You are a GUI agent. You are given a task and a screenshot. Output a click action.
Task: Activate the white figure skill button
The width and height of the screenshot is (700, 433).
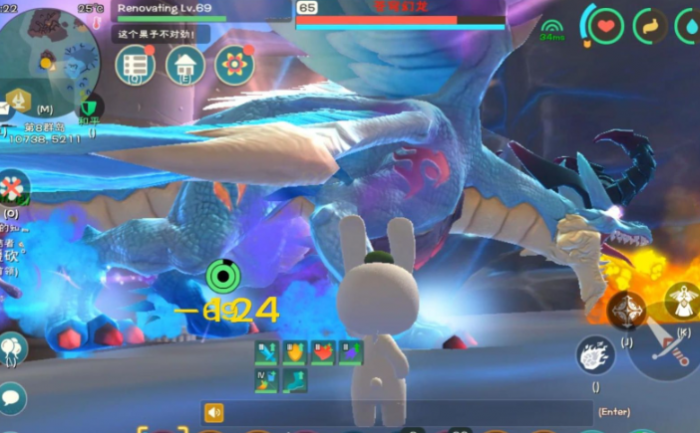(684, 297)
